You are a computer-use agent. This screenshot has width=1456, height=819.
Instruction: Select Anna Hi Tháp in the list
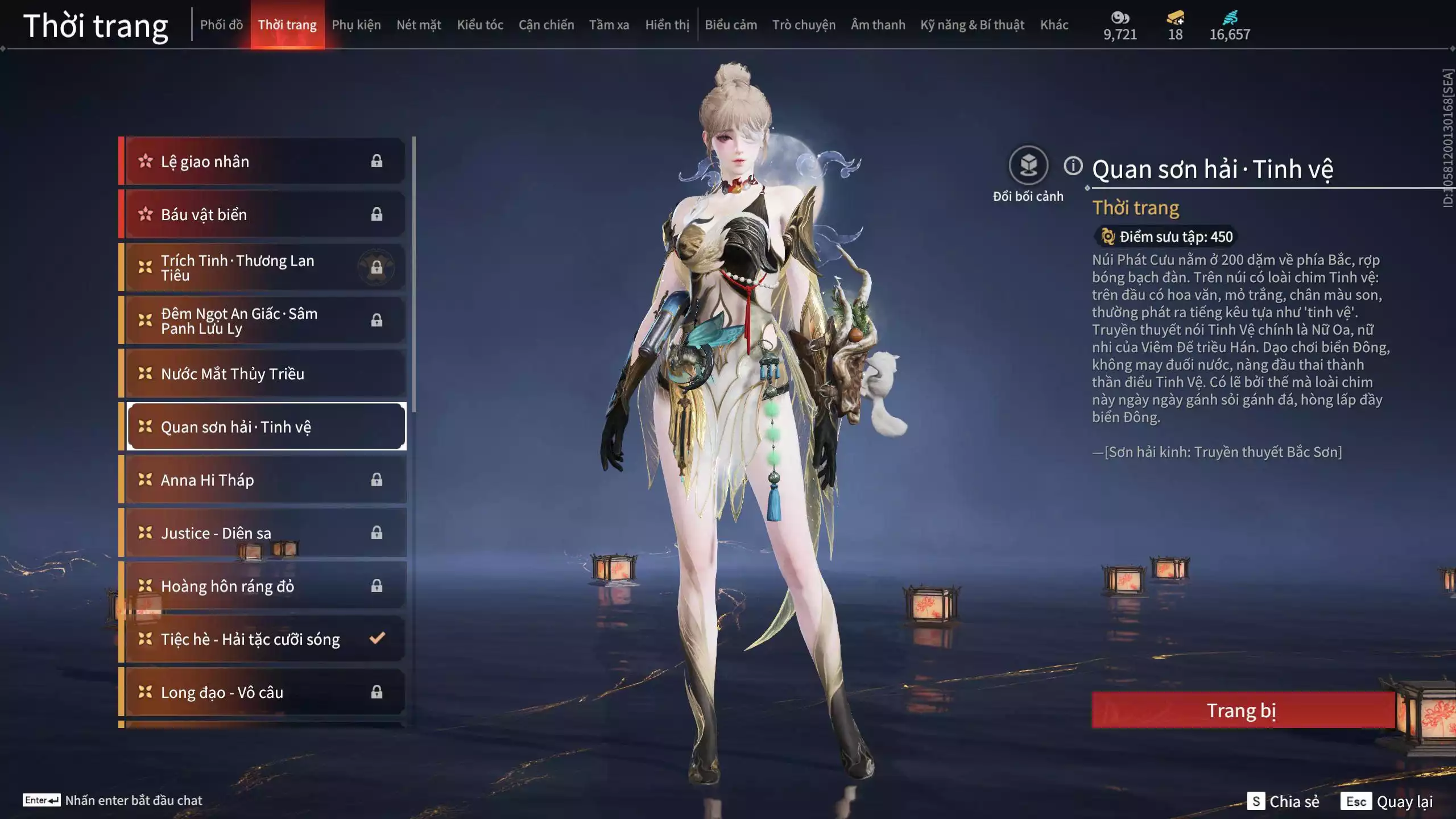[264, 480]
